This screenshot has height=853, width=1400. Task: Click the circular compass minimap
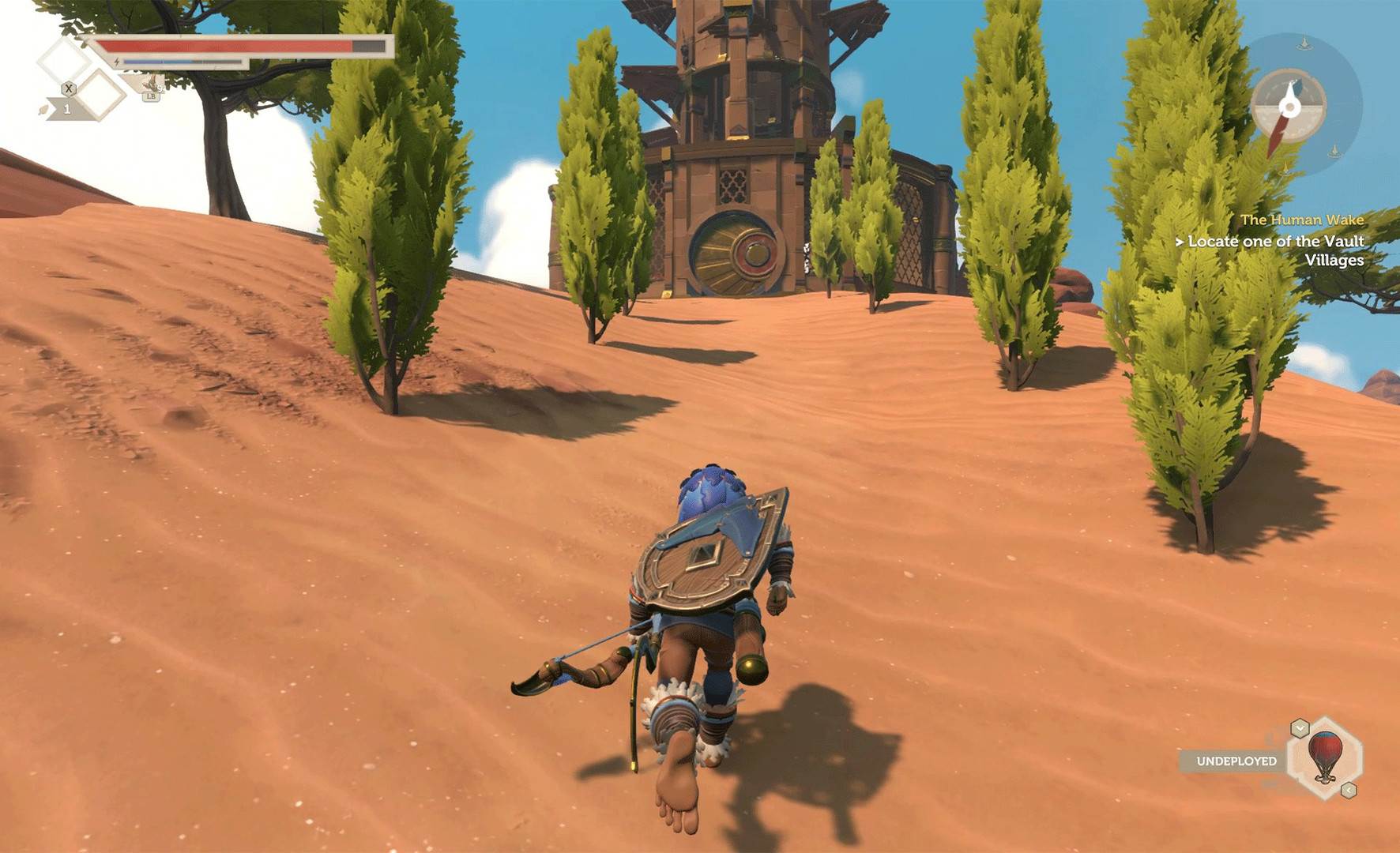1289,107
